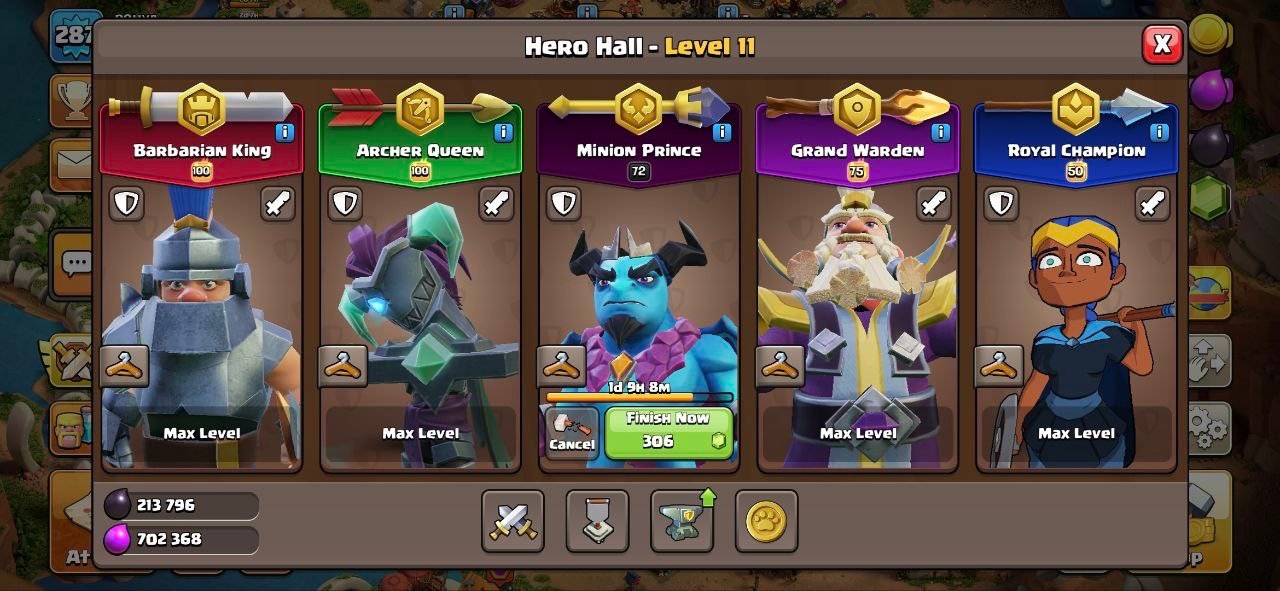Open Barbarian King skin wardrobe
Screen dimensions: 1280x591
(x=125, y=367)
